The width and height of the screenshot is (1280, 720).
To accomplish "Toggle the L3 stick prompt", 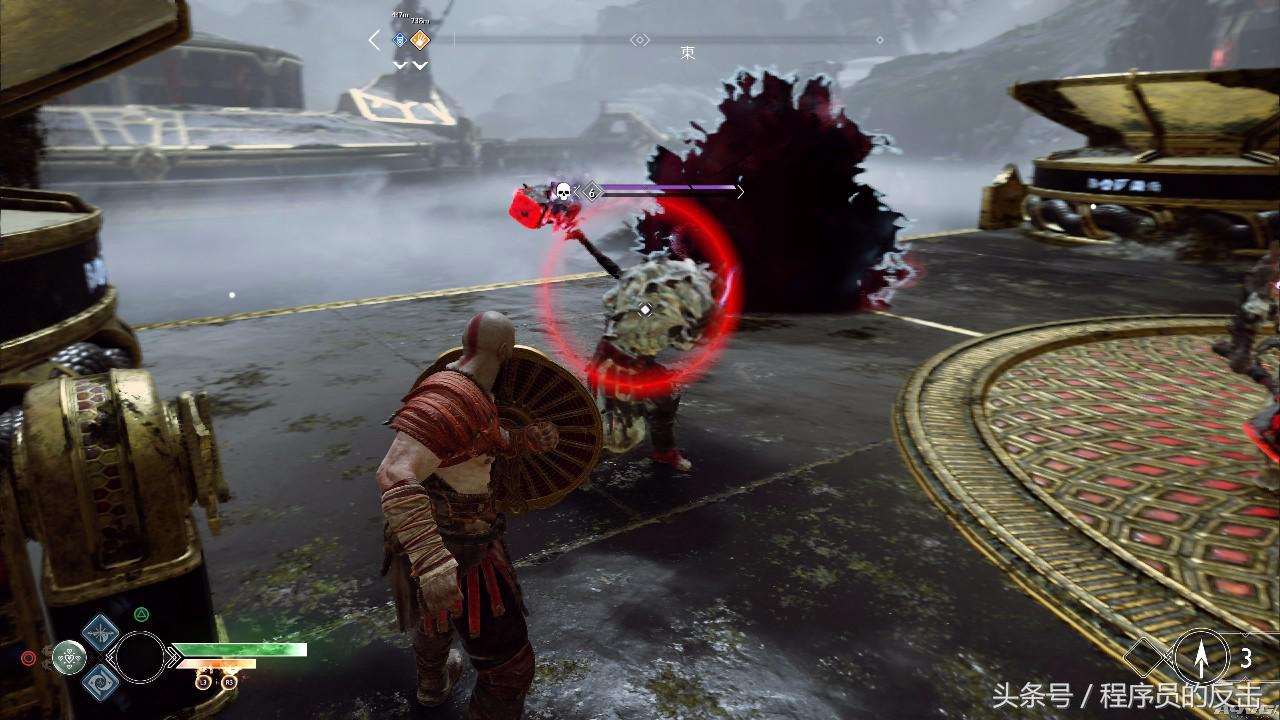I will click(x=203, y=683).
